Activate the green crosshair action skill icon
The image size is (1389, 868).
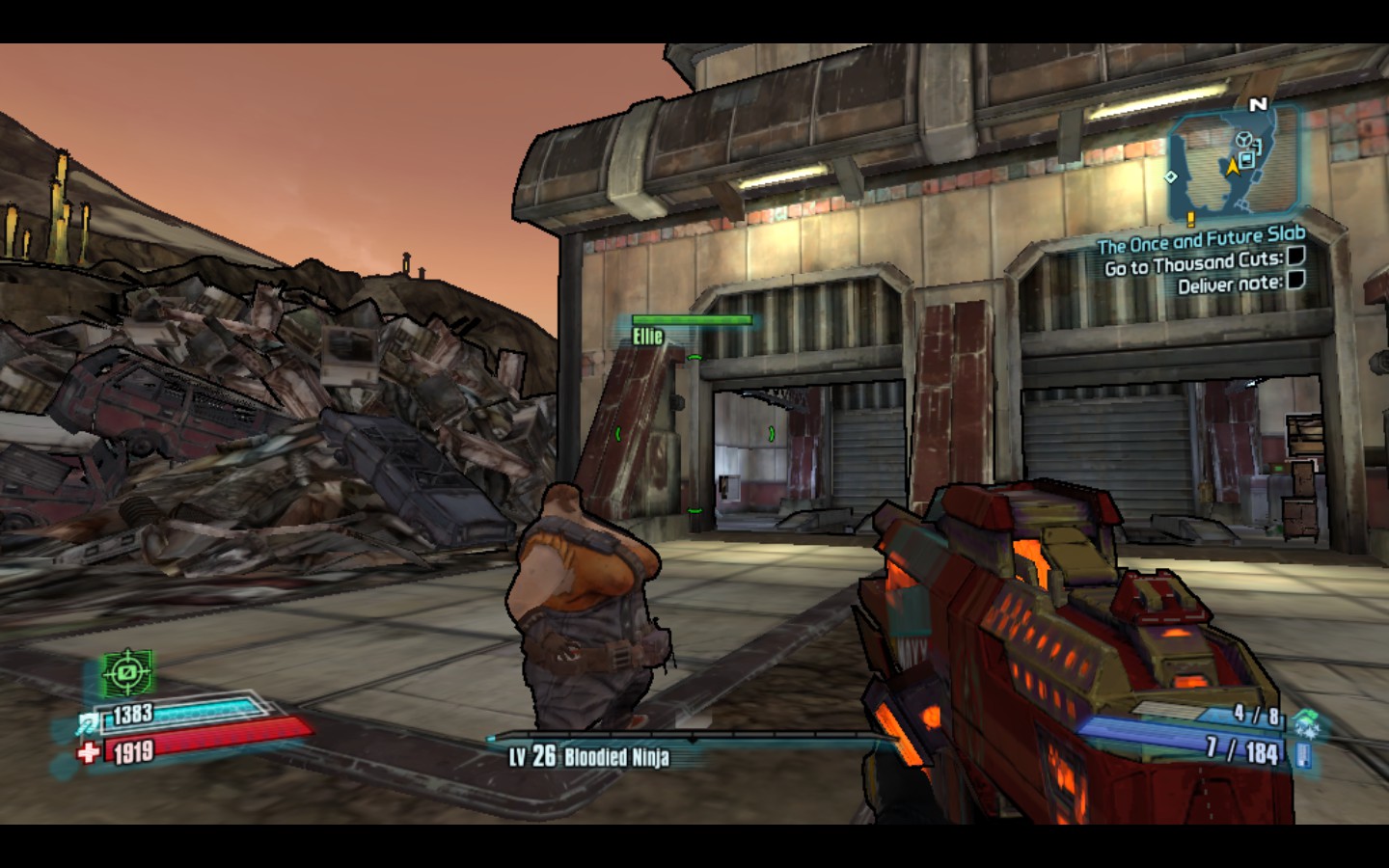tap(127, 672)
